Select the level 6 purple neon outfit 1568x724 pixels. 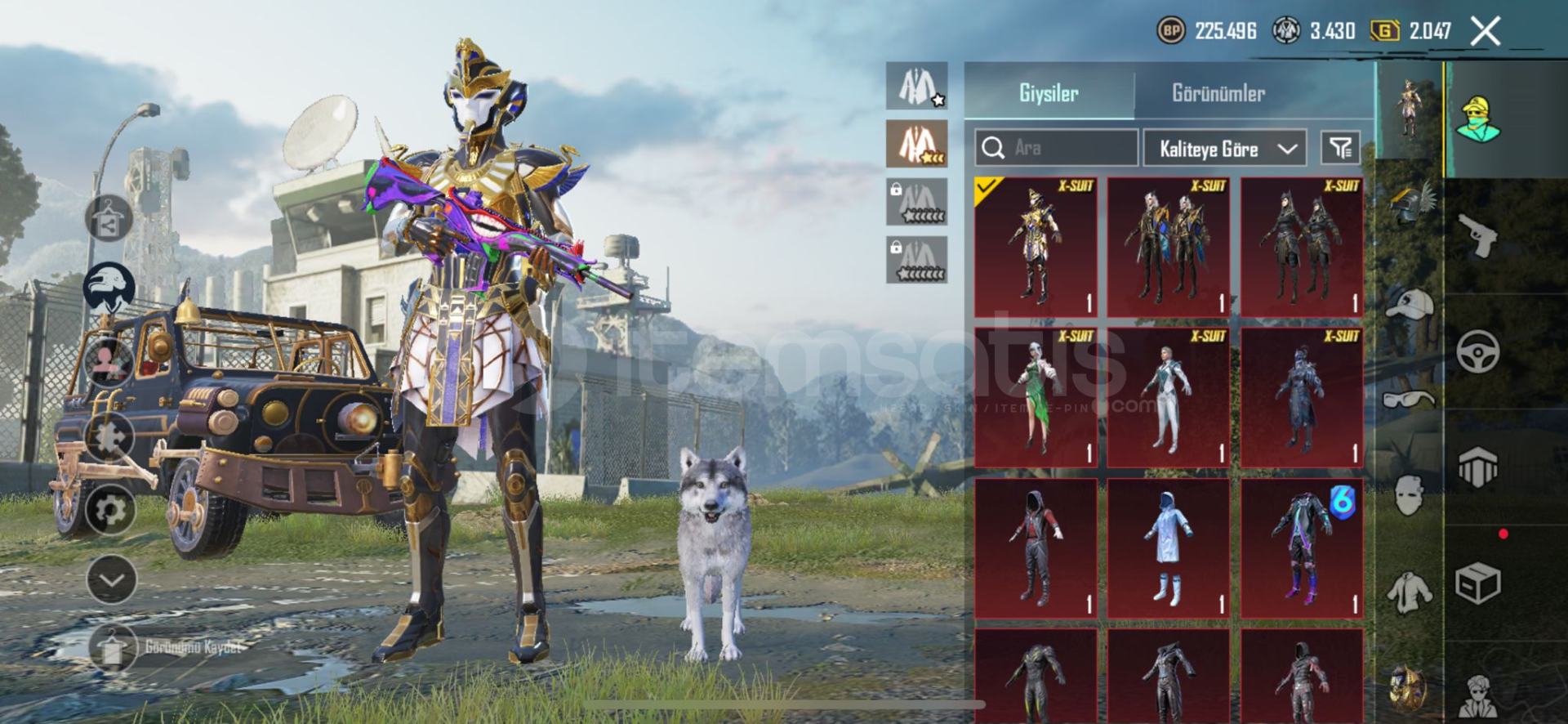click(x=1302, y=548)
